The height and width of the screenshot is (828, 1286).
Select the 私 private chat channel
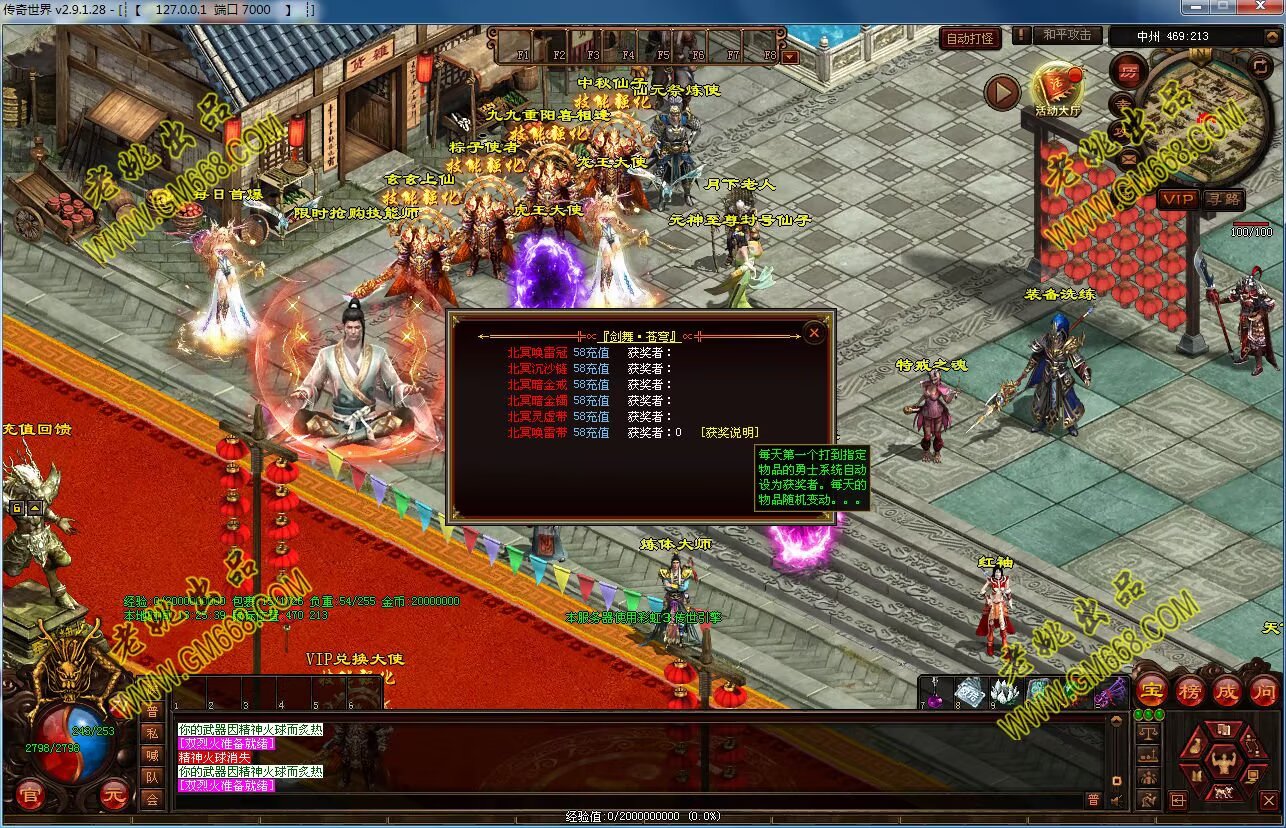(151, 733)
